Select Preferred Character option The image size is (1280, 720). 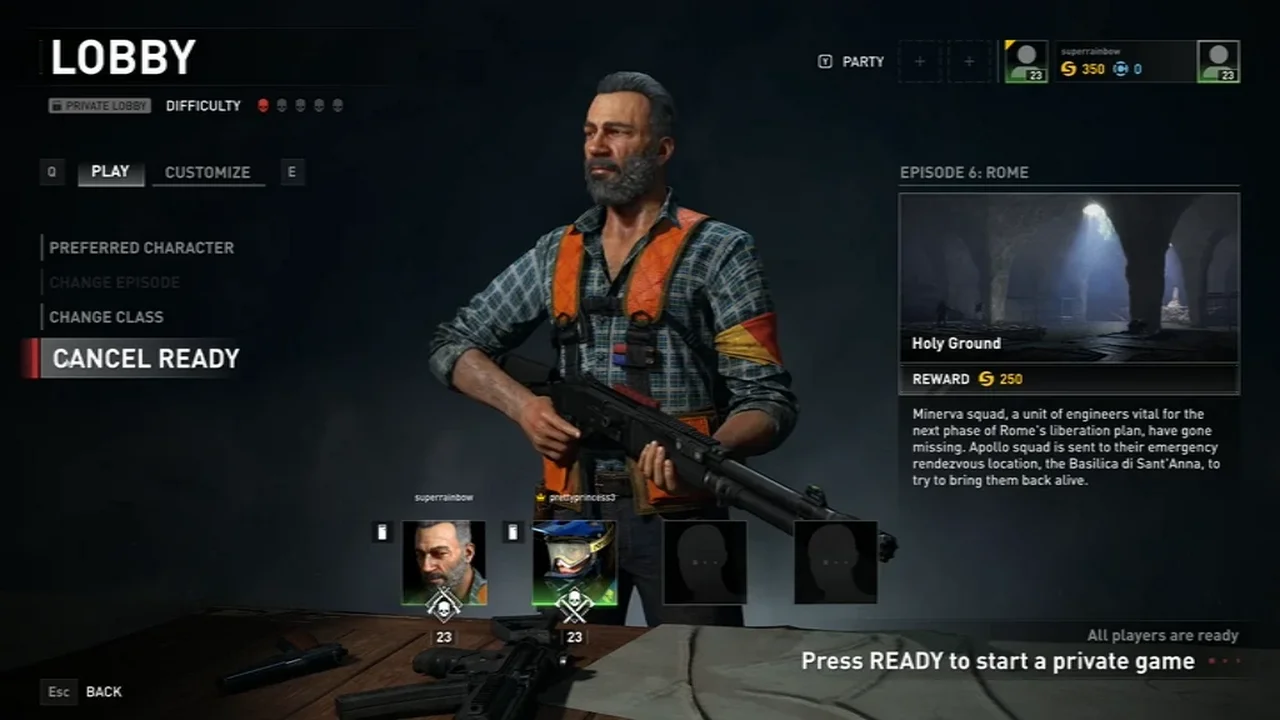(141, 247)
